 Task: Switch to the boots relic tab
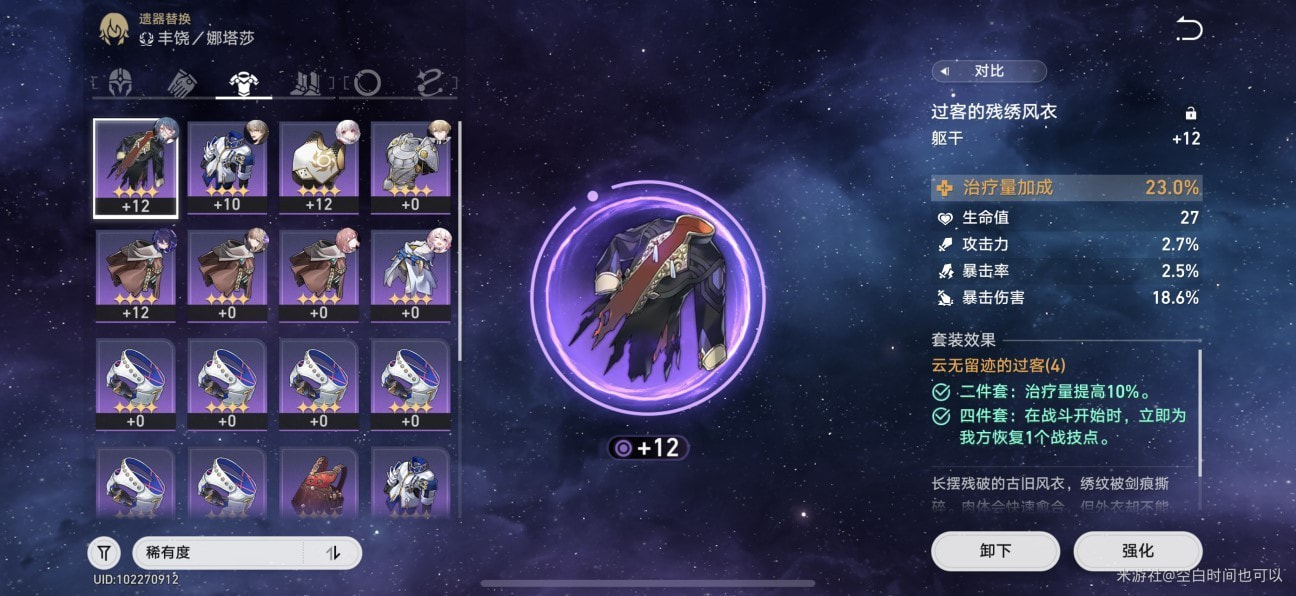[x=304, y=83]
